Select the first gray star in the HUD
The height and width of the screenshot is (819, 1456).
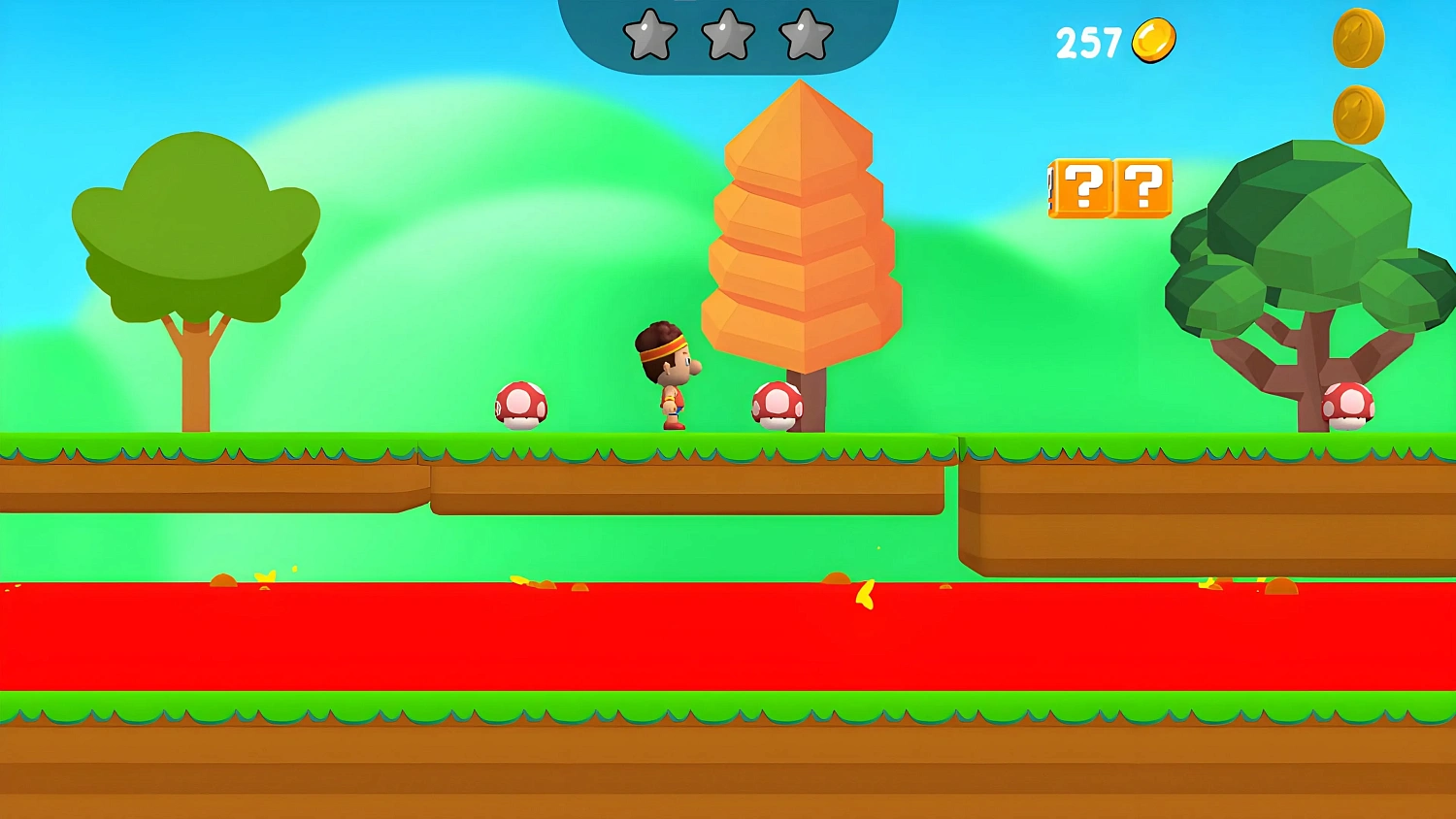tap(650, 36)
